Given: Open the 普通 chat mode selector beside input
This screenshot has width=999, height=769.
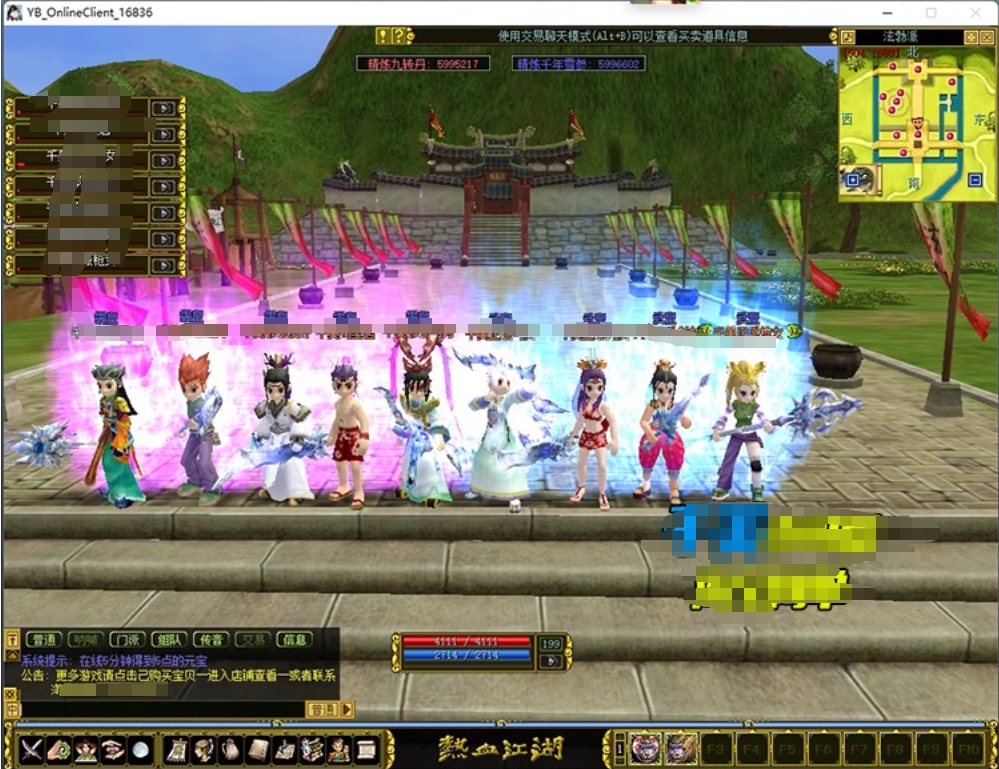Looking at the screenshot, I should point(322,709).
